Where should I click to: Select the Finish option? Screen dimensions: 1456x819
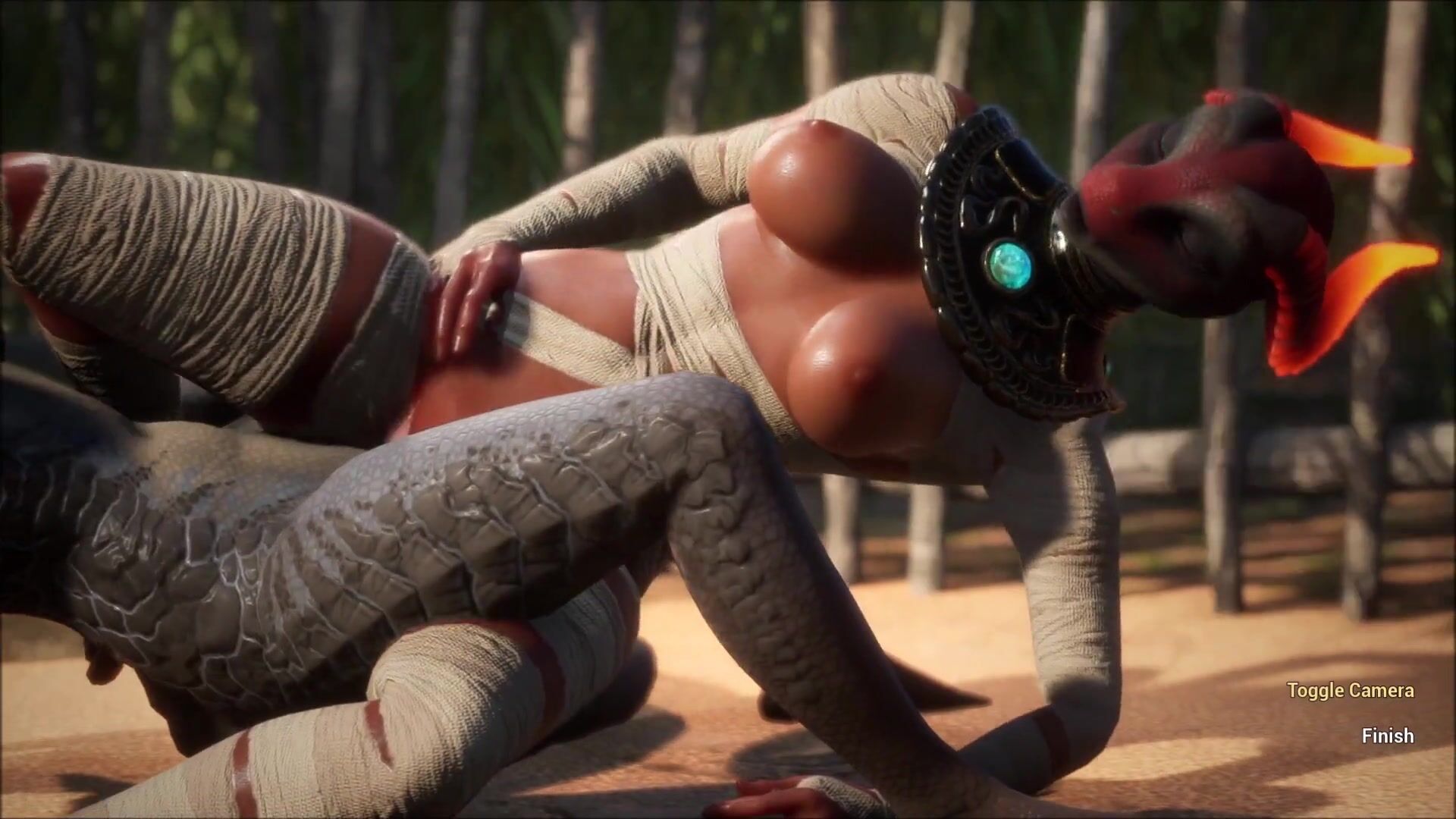click(x=1387, y=736)
